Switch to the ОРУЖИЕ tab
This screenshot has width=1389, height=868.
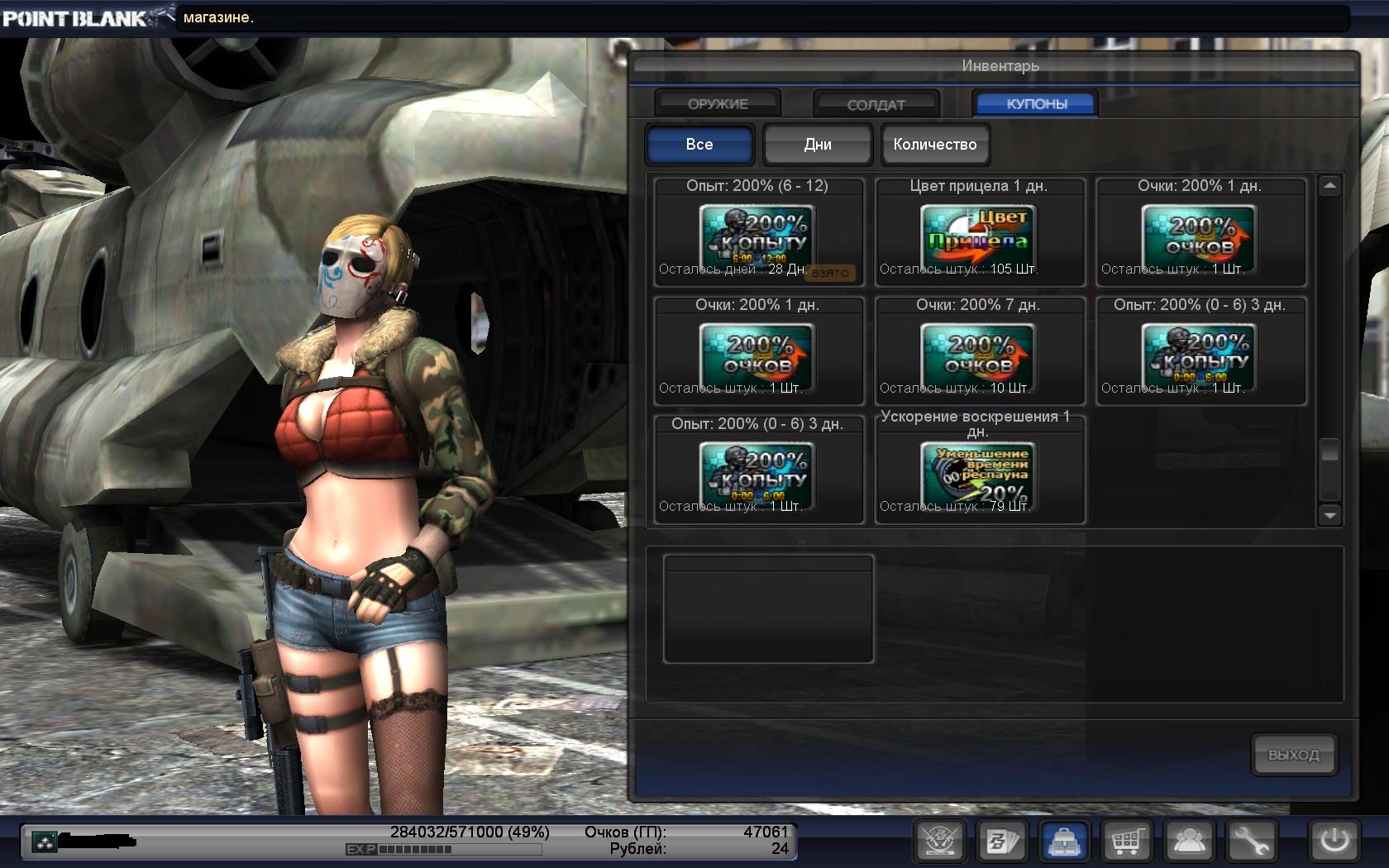coord(718,104)
